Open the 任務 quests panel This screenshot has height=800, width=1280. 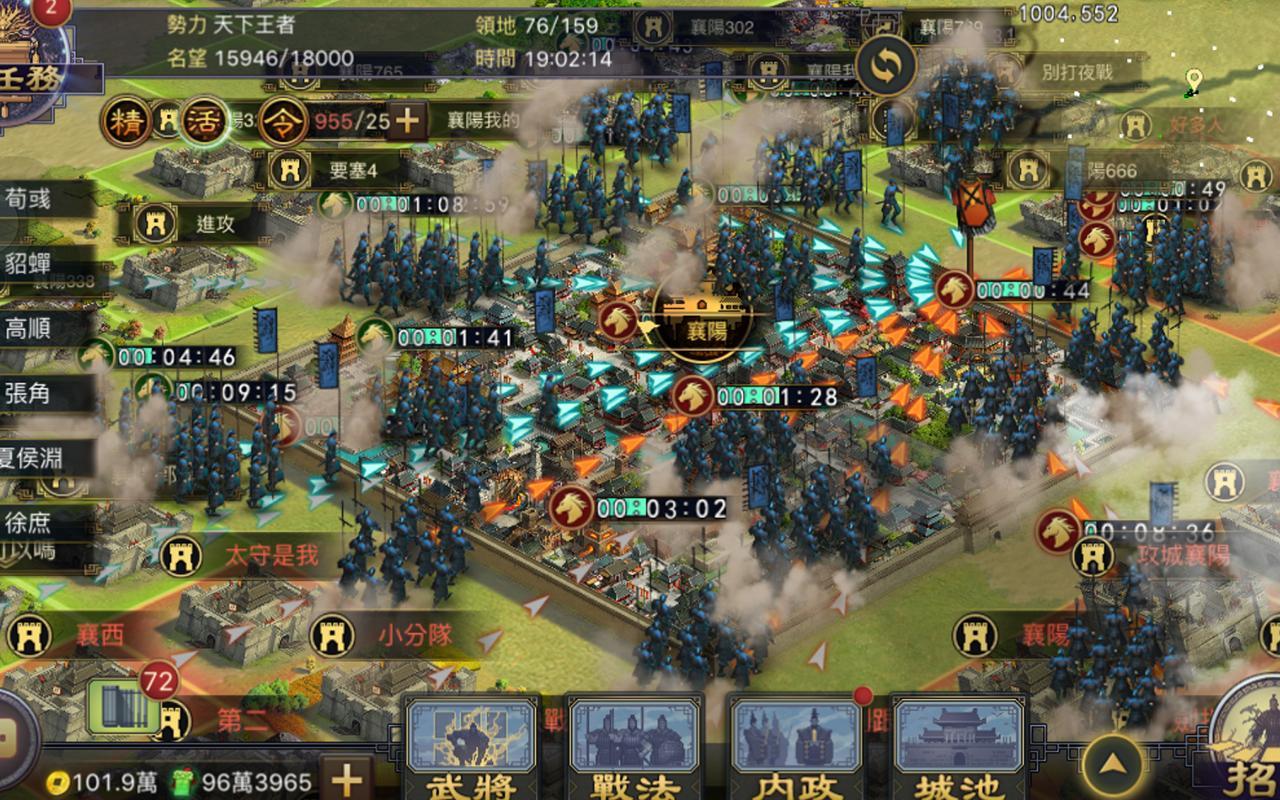click(28, 75)
